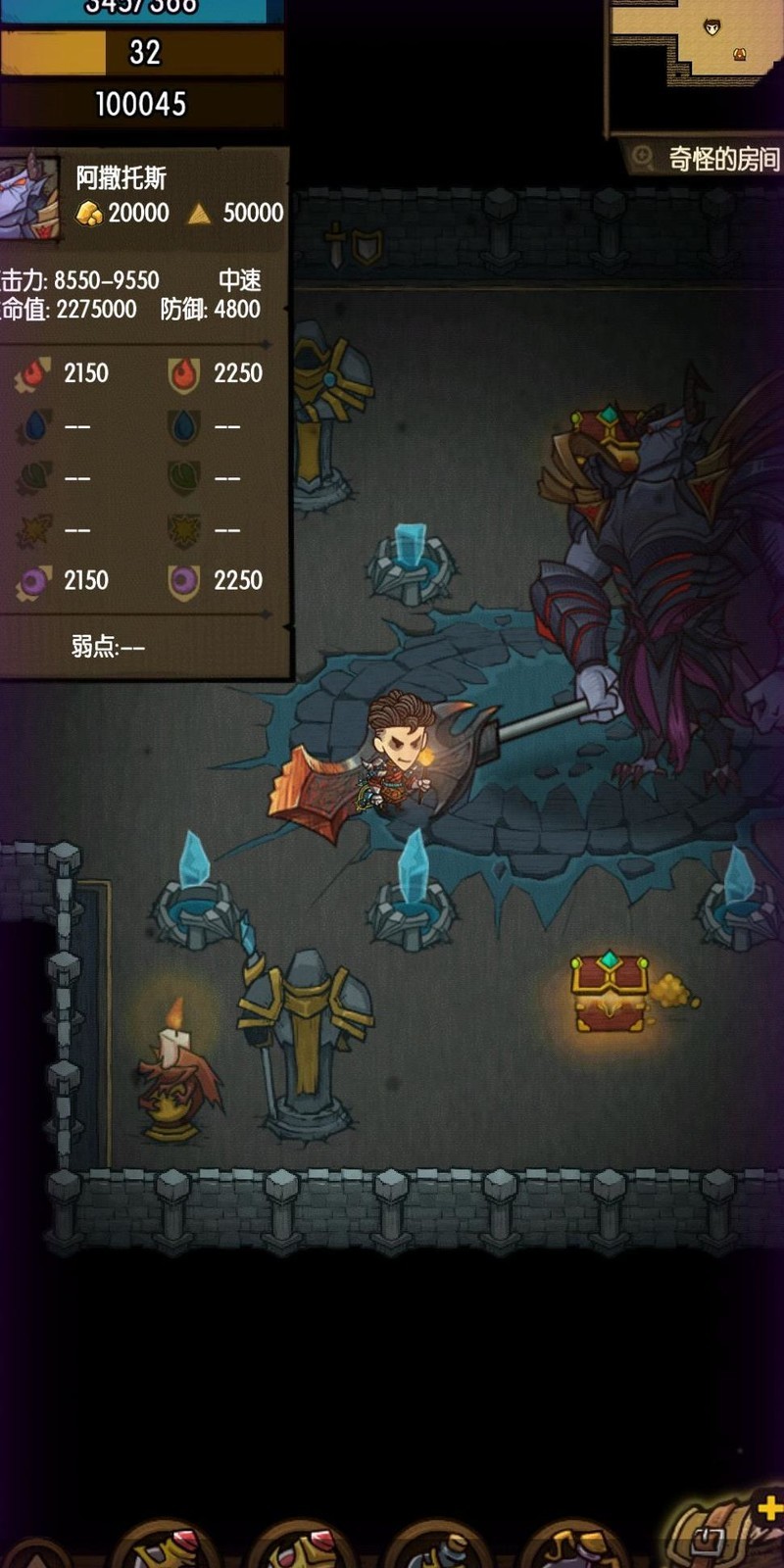Image resolution: width=784 pixels, height=1568 pixels.
Task: Open the 阿撒托斯 boss portrait
Action: 29,198
